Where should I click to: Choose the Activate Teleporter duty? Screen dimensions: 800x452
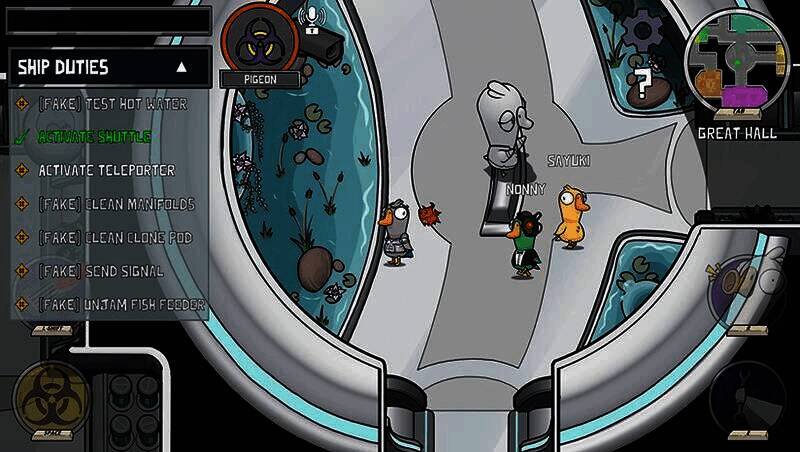[x=106, y=170]
